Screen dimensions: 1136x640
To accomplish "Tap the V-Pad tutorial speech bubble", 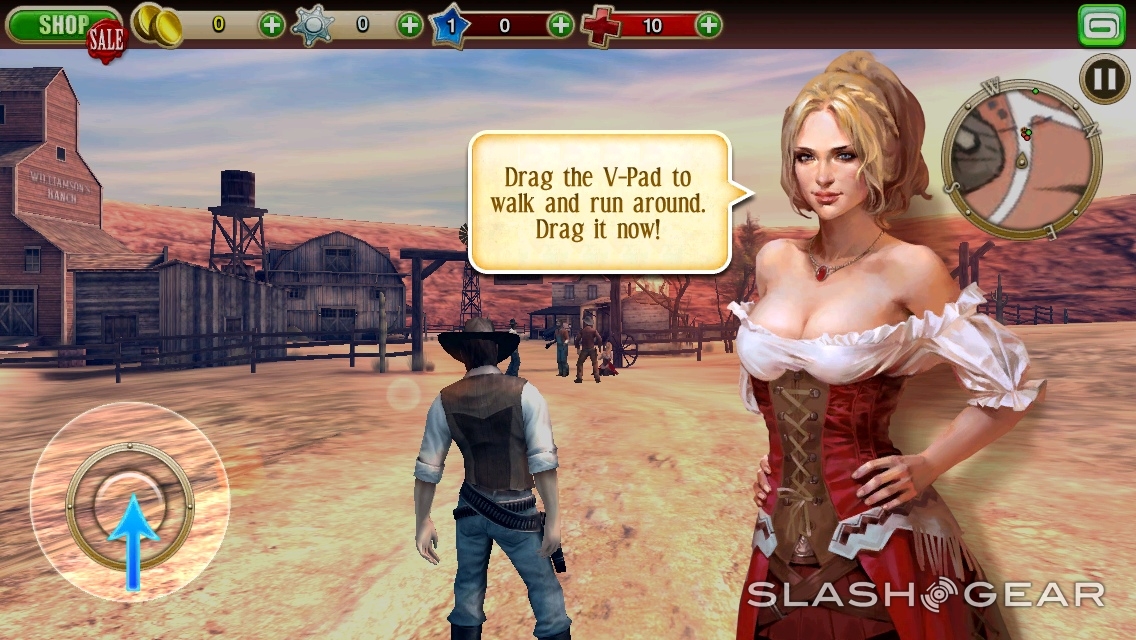I will pyautogui.click(x=599, y=203).
